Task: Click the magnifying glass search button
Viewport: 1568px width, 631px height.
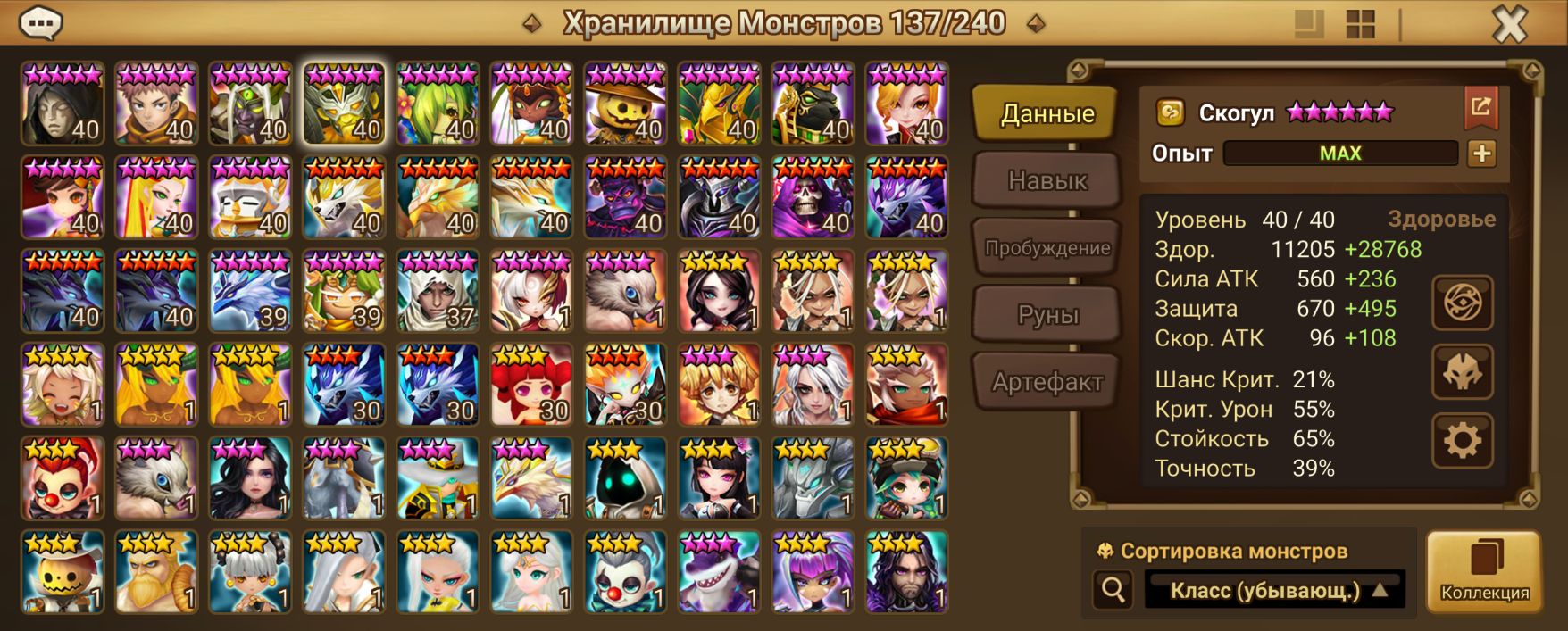Action: [1113, 590]
